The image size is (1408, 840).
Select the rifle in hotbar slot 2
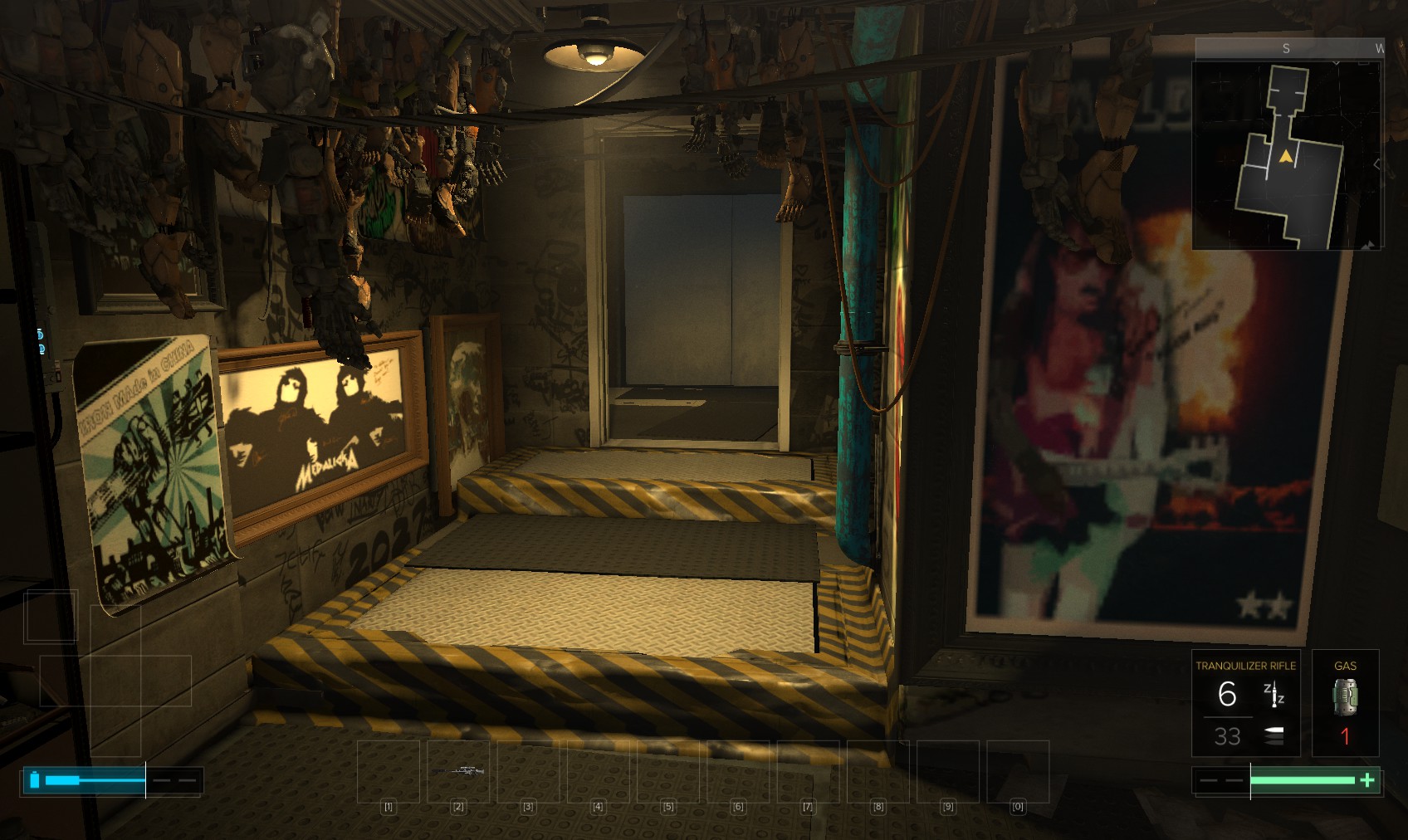tap(458, 771)
